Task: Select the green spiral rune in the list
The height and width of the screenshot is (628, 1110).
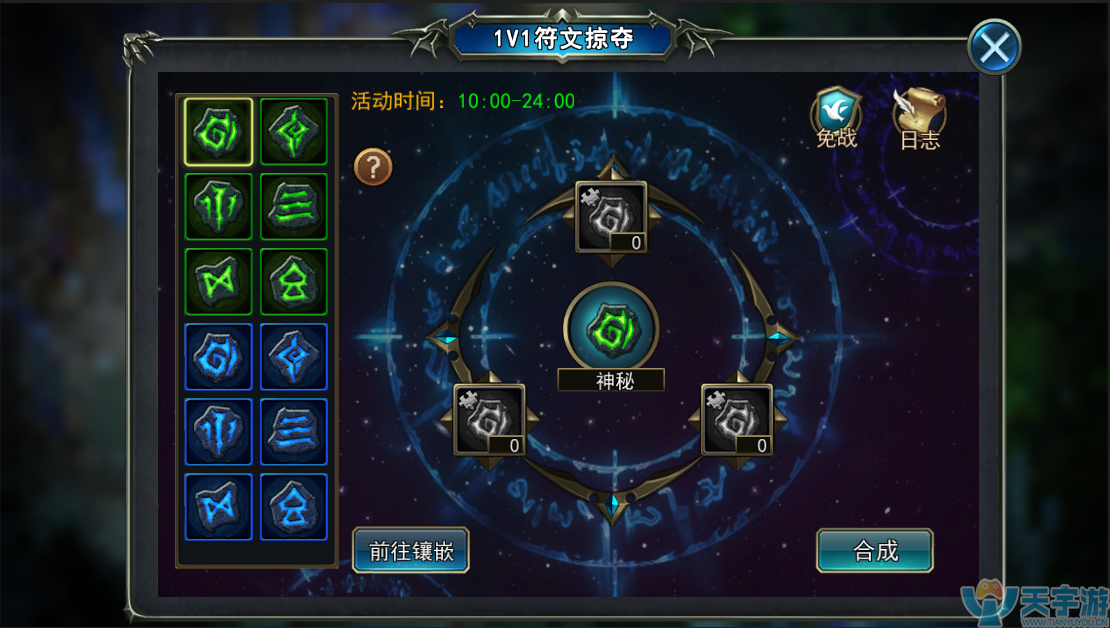Action: click(x=219, y=131)
